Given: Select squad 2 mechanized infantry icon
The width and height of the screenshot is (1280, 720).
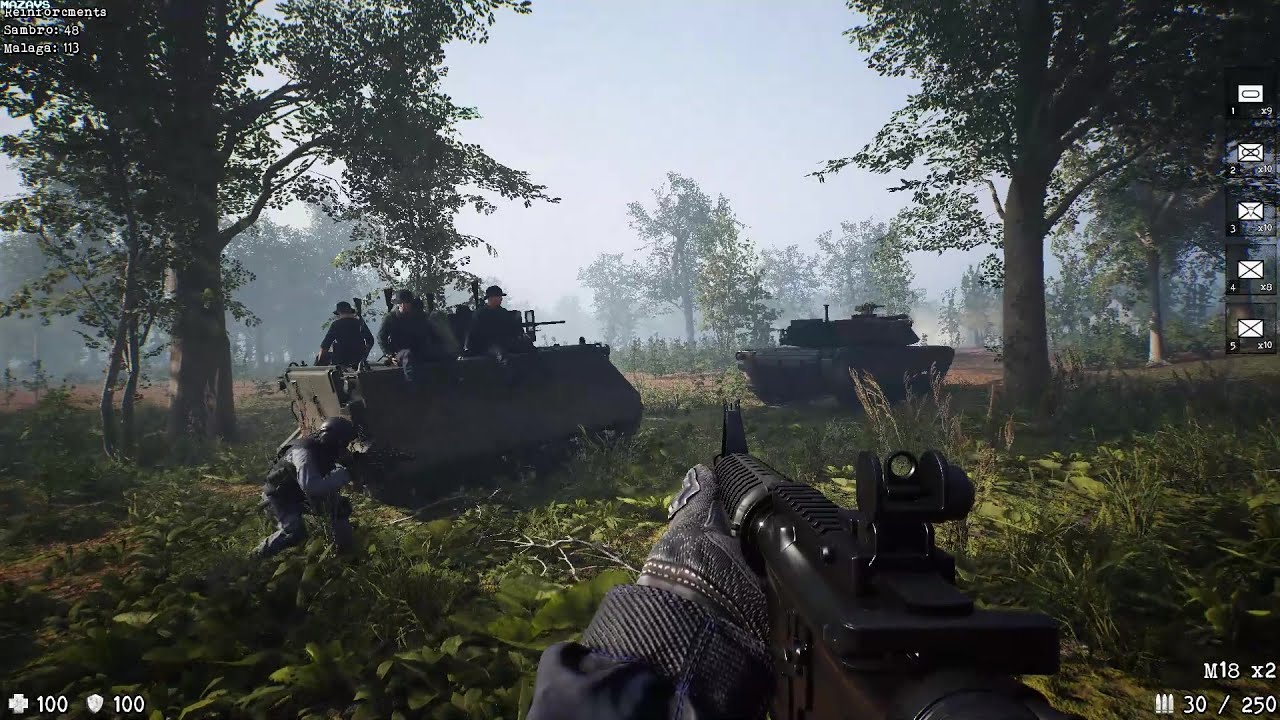Looking at the screenshot, I should pyautogui.click(x=1250, y=153).
